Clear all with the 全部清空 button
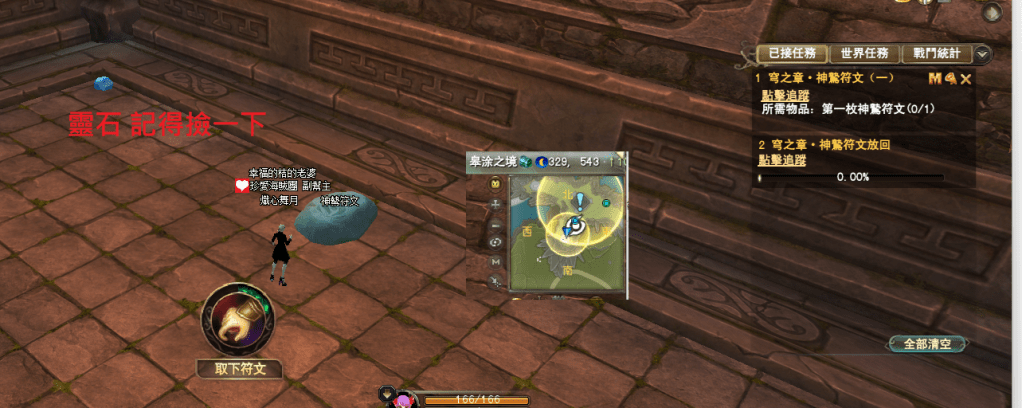Screen dimensions: 1022x408 [x=927, y=344]
